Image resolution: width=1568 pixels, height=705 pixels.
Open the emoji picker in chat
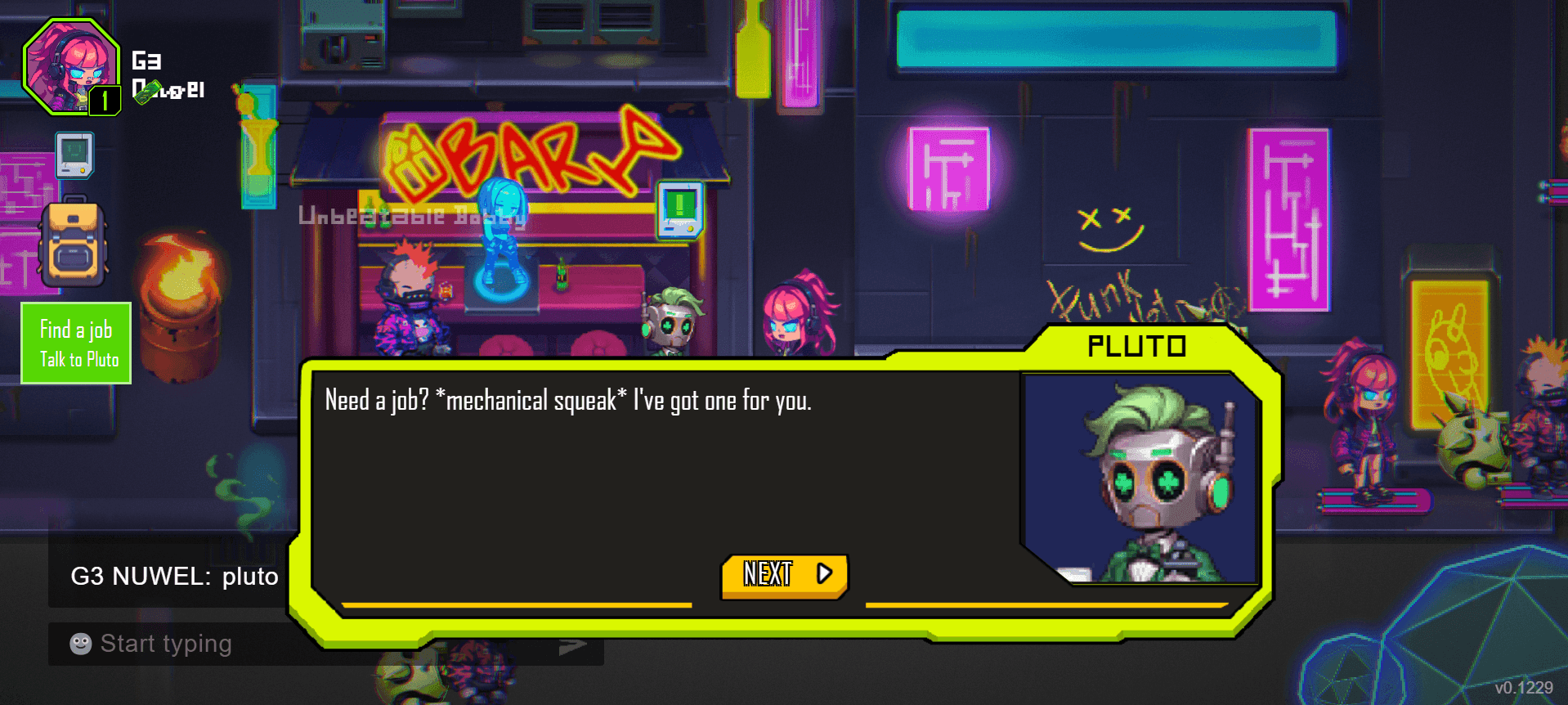[x=81, y=644]
